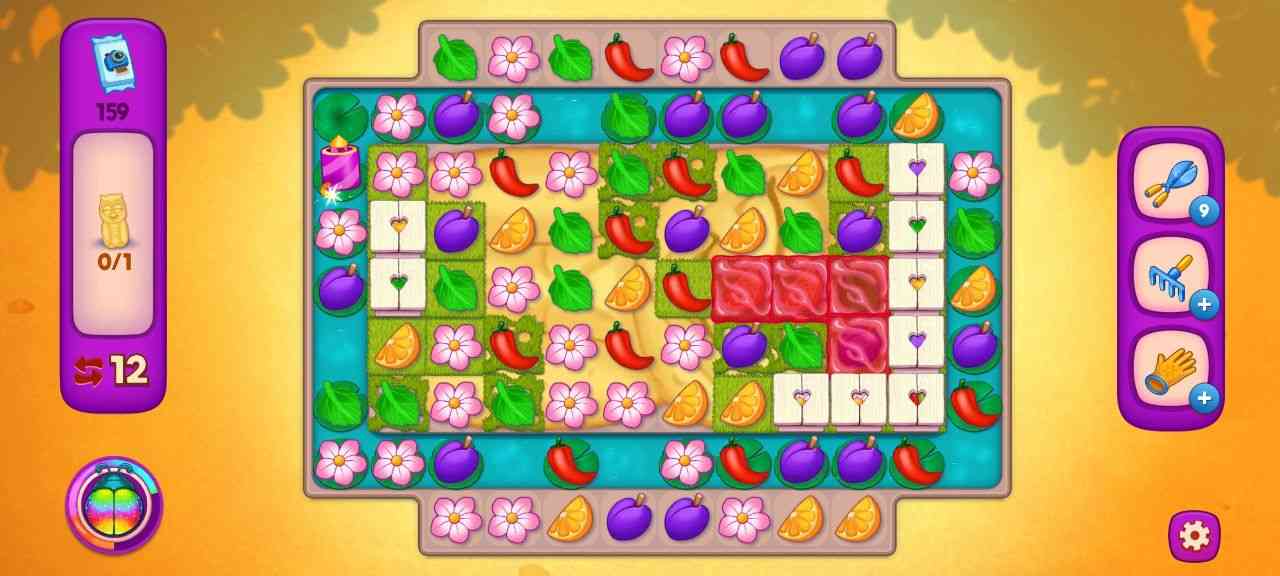
Task: Activate the orange glove booster
Action: click(1169, 372)
